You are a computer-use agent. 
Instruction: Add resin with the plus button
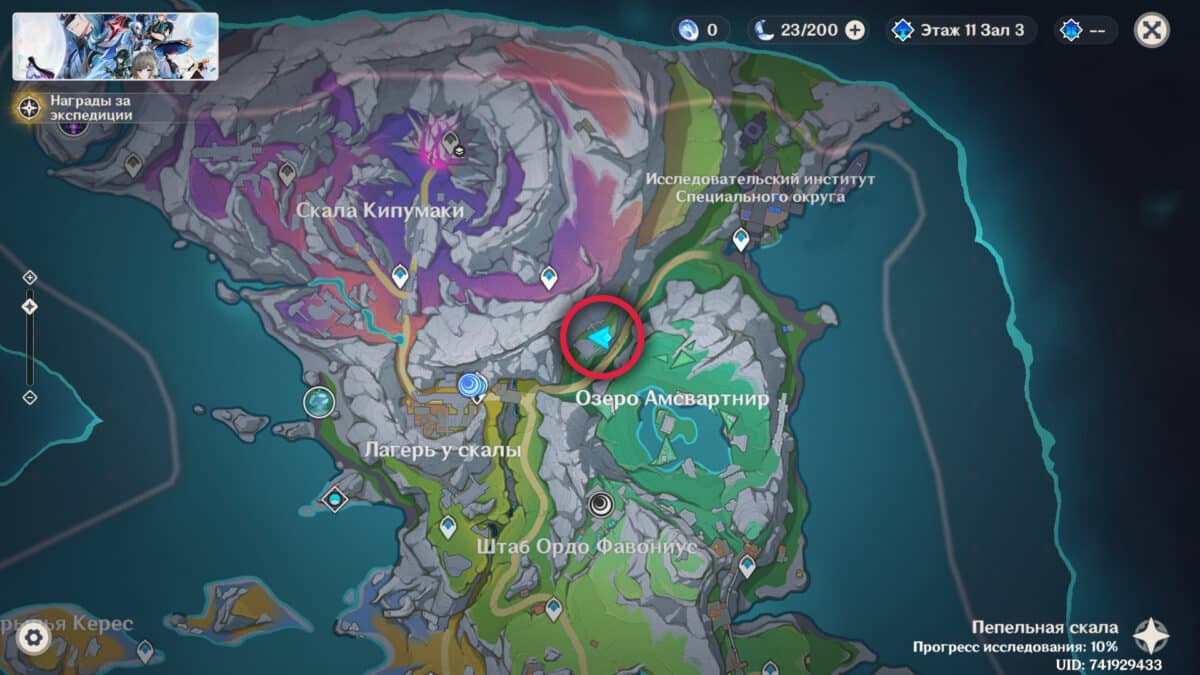coord(855,30)
